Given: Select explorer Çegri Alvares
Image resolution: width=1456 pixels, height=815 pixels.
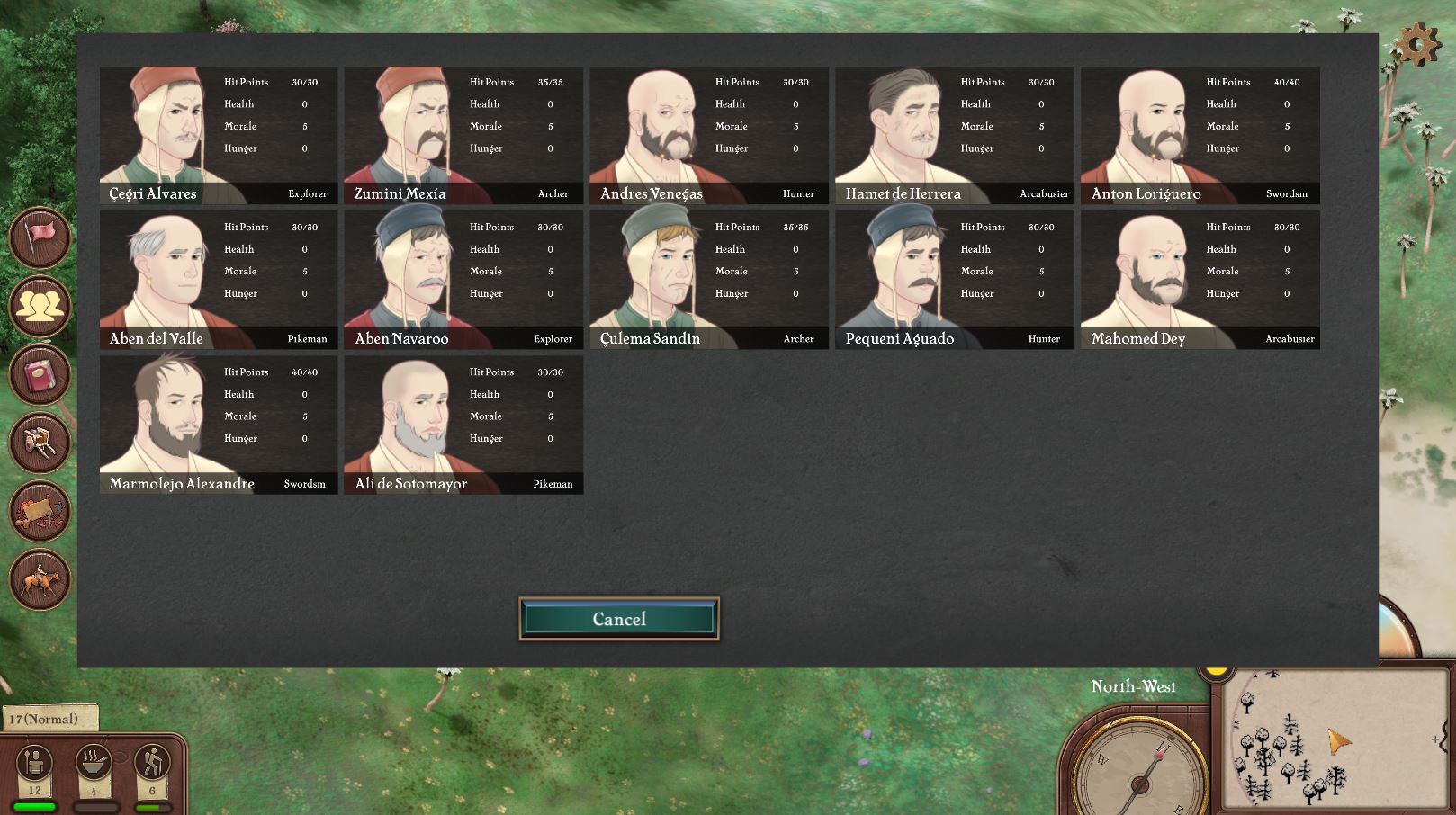Looking at the screenshot, I should coord(219,135).
